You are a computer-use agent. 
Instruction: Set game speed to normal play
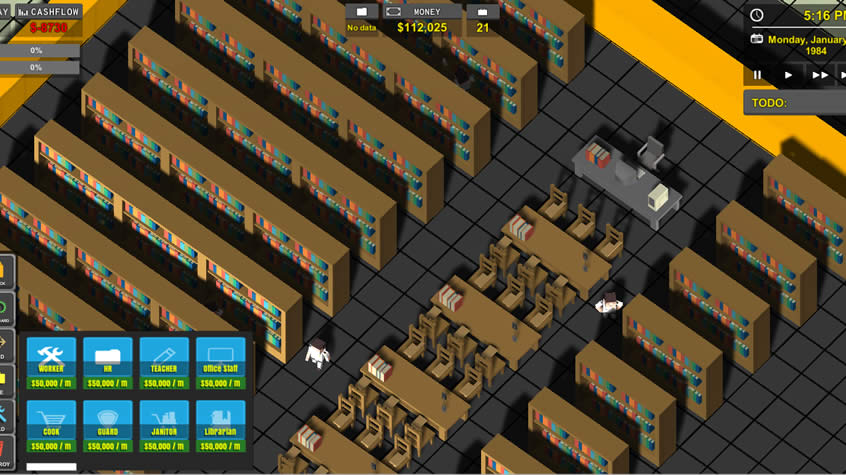click(x=789, y=75)
